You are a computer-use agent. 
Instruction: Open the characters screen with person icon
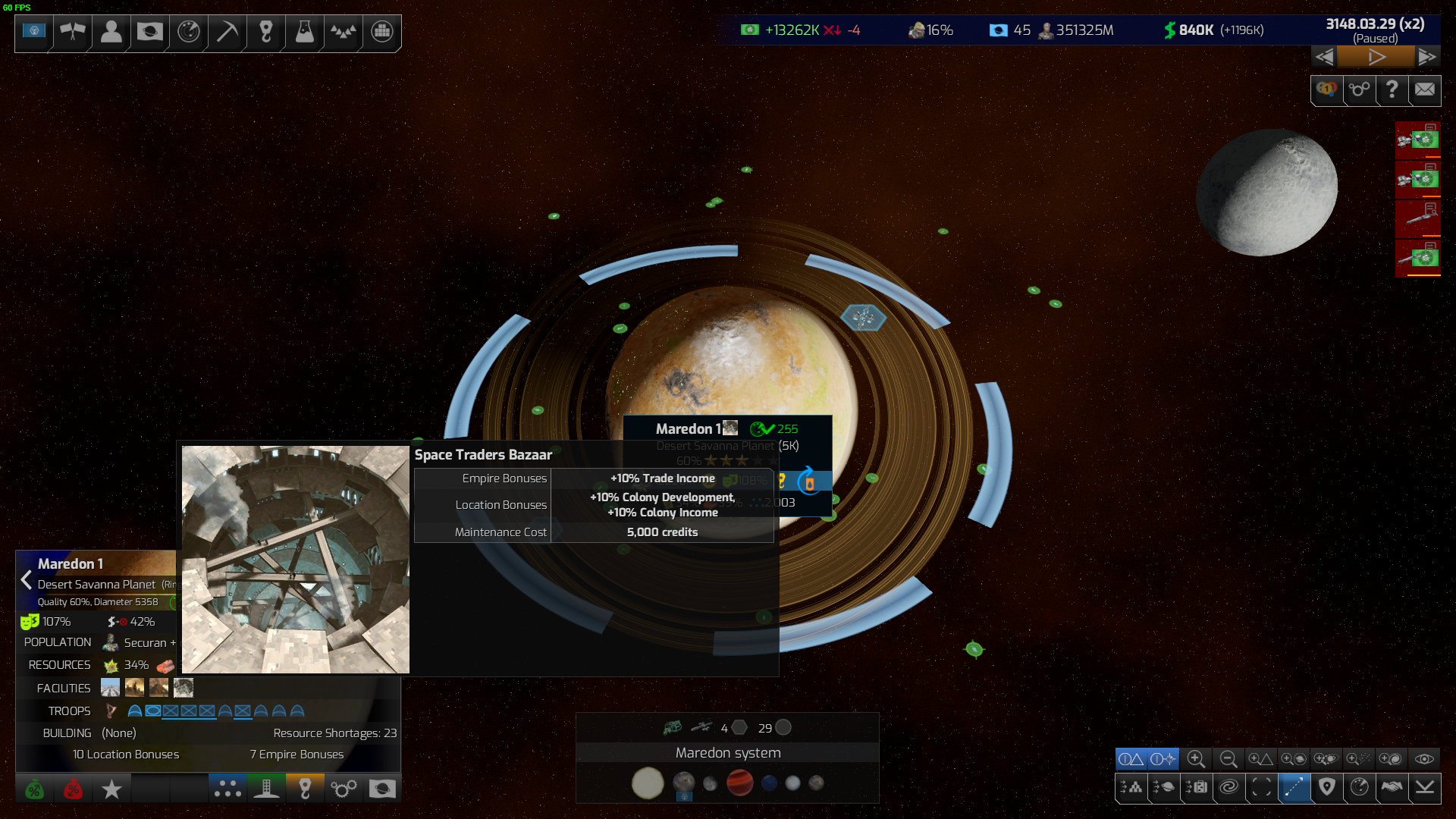pyautogui.click(x=111, y=32)
